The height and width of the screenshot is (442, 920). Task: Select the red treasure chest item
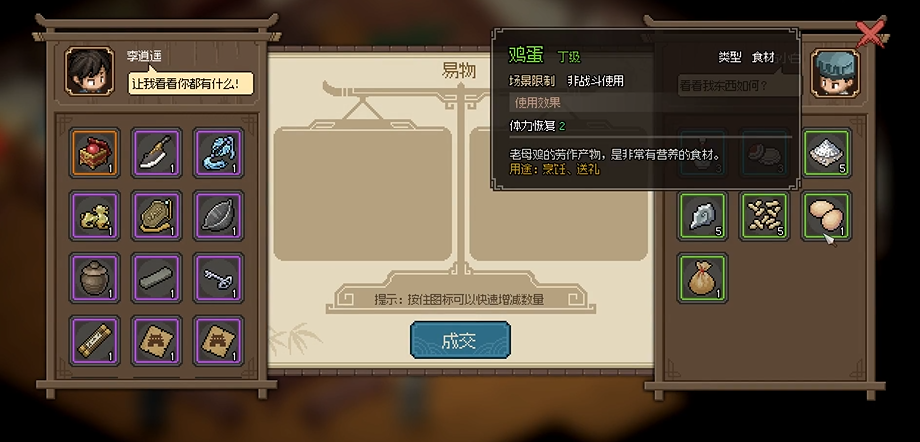click(x=94, y=153)
